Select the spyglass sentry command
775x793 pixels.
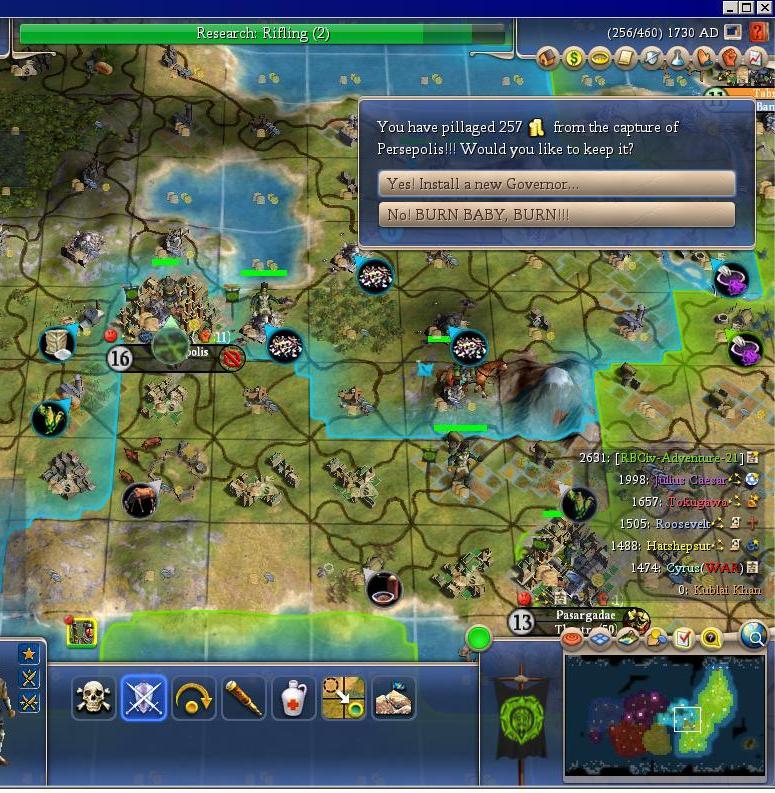(x=244, y=698)
